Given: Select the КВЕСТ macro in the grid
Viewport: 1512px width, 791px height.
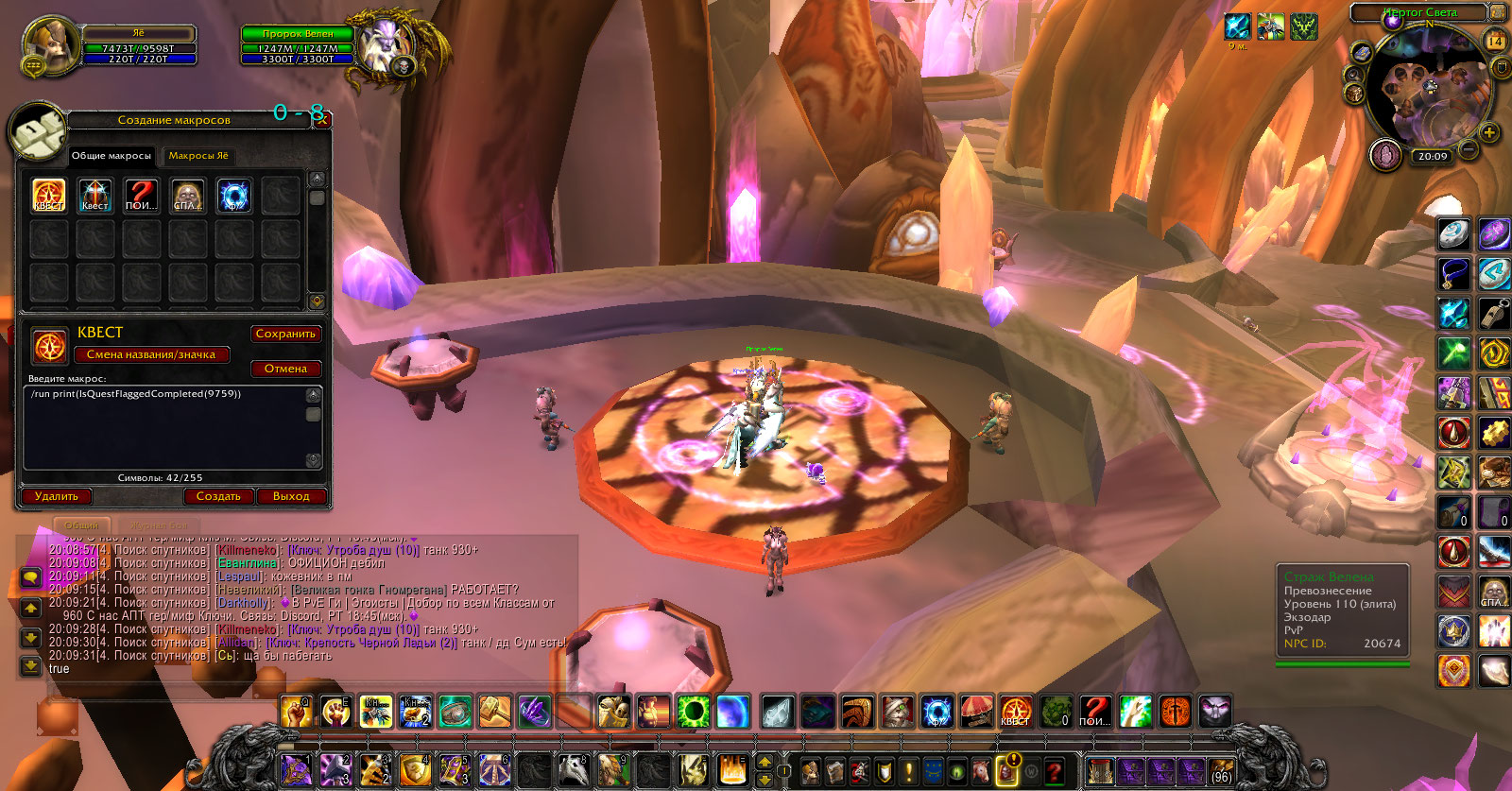Looking at the screenshot, I should [49, 196].
